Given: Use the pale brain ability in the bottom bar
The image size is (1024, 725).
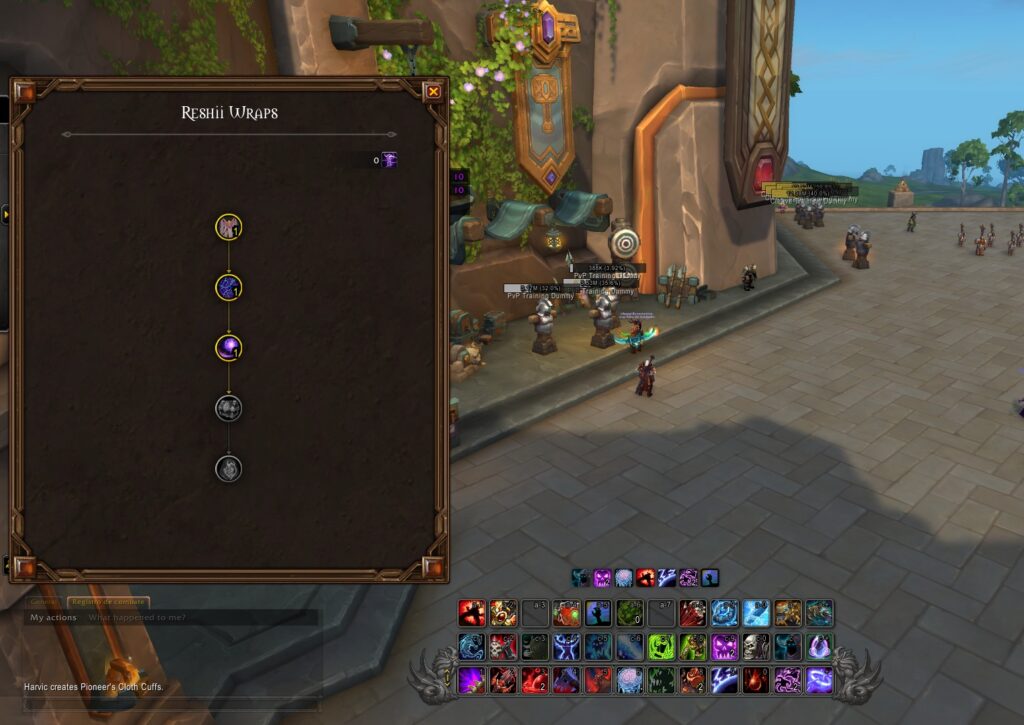Looking at the screenshot, I should click(628, 681).
